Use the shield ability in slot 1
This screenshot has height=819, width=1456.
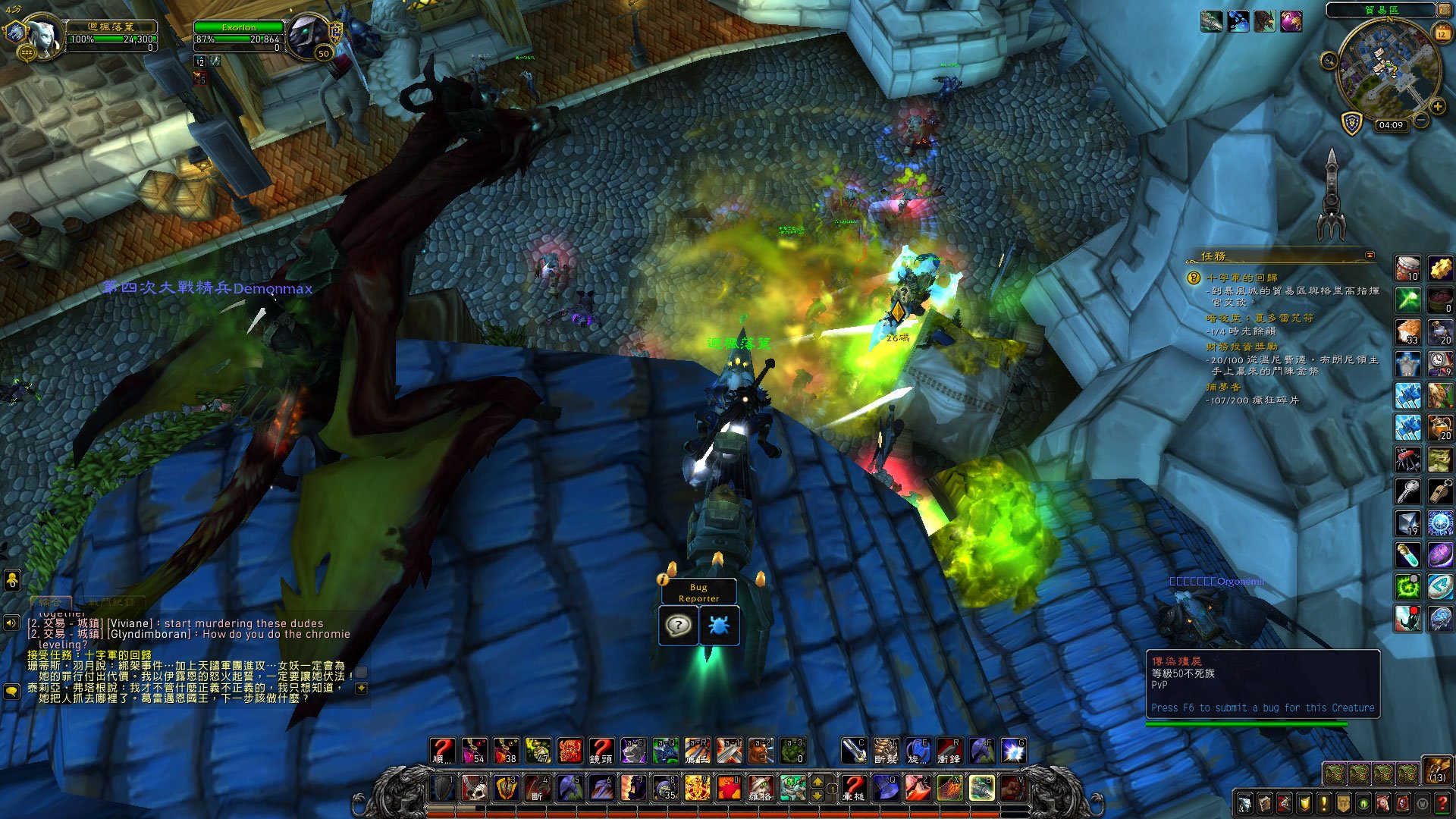coord(444,788)
